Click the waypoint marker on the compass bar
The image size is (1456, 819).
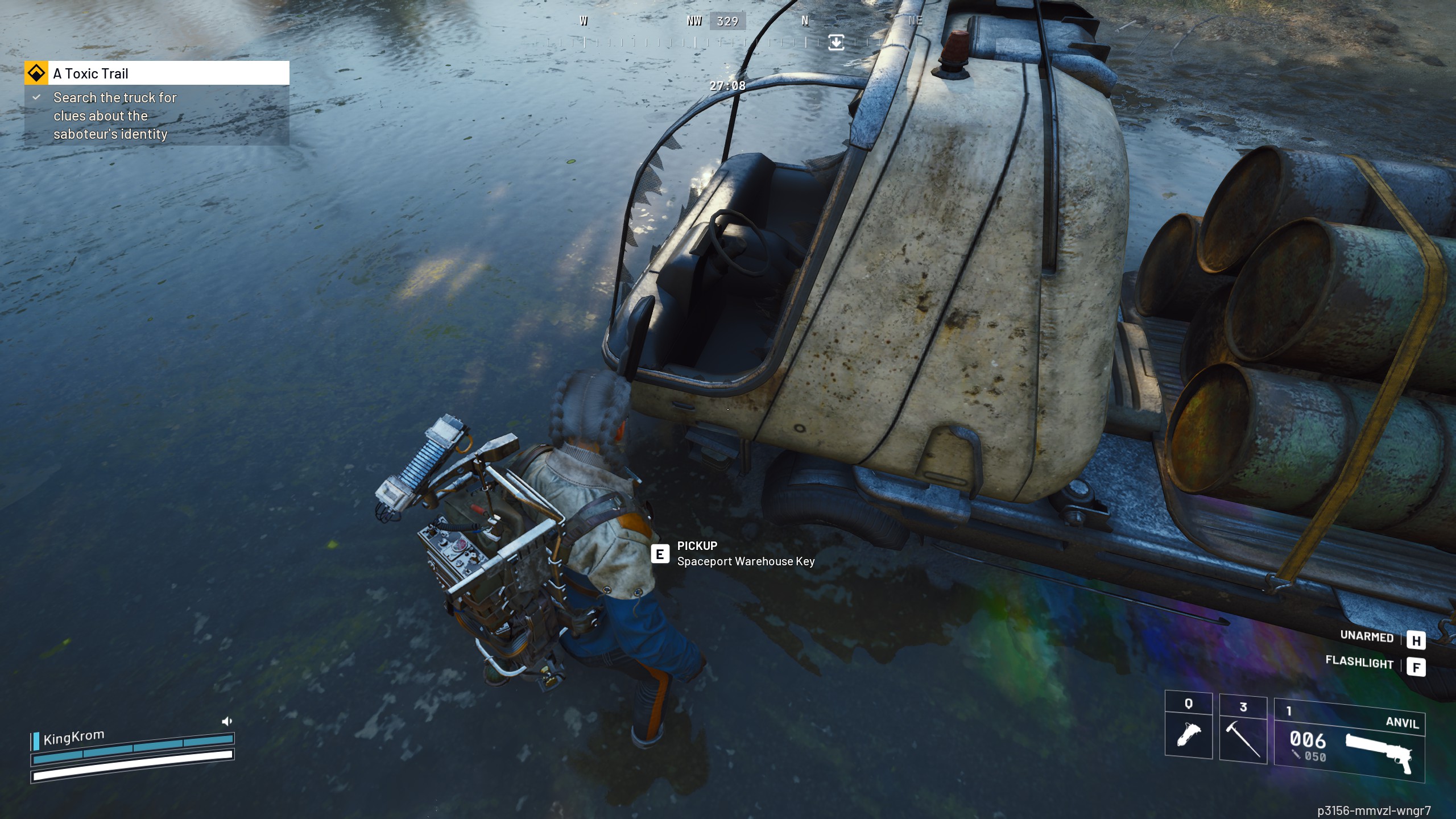click(835, 42)
